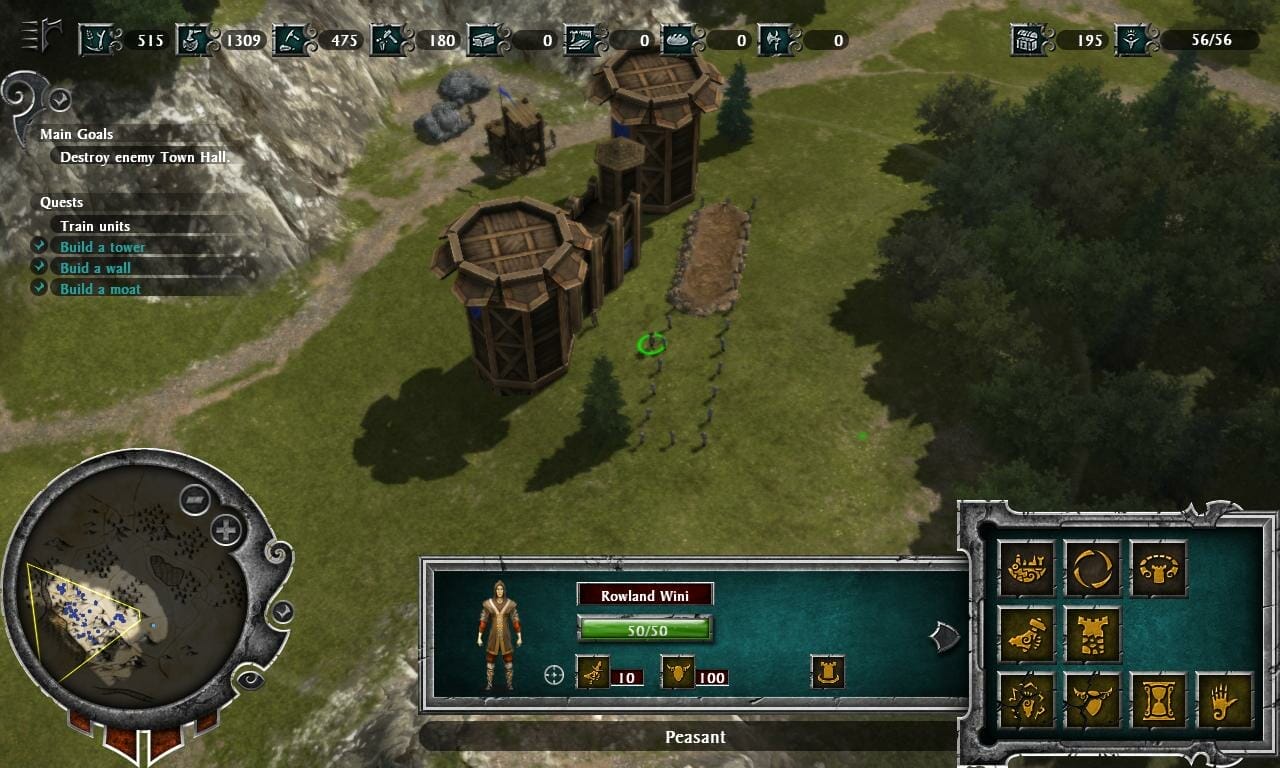Toggle the quest log checkmark button

60,99
